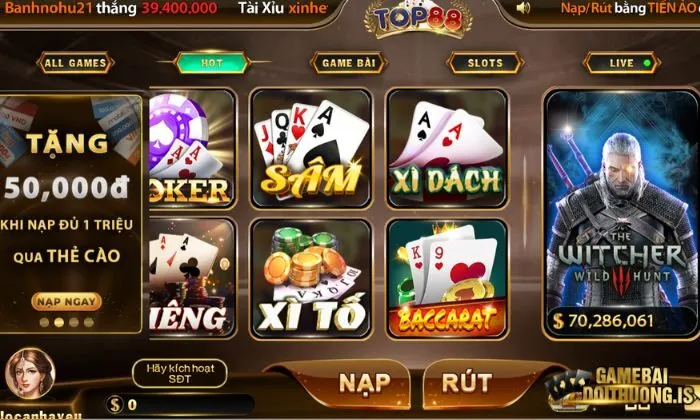Click the NẠP NGAY promo button
700x420 pixels.
coord(67,301)
